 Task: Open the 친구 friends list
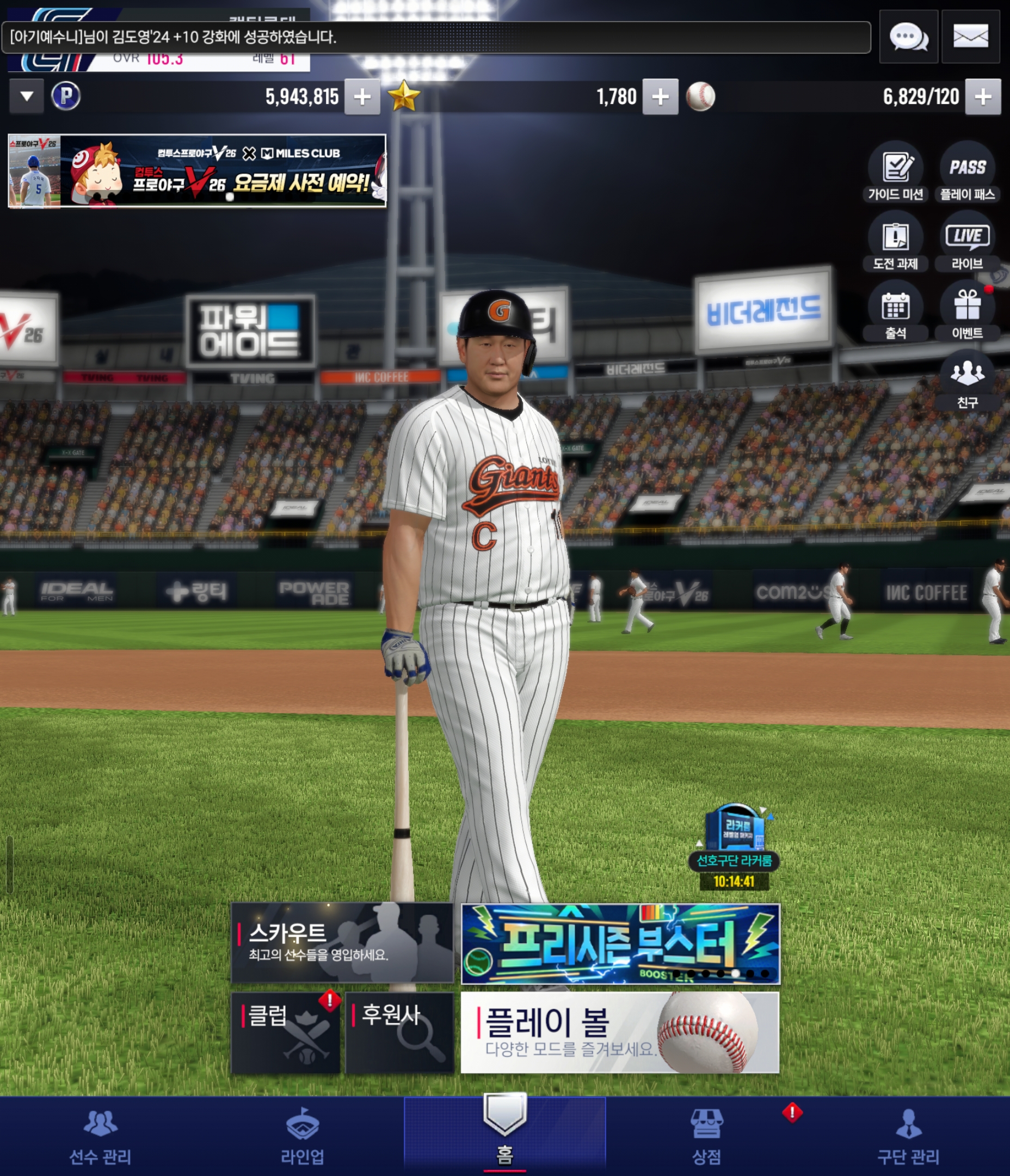pos(968,380)
